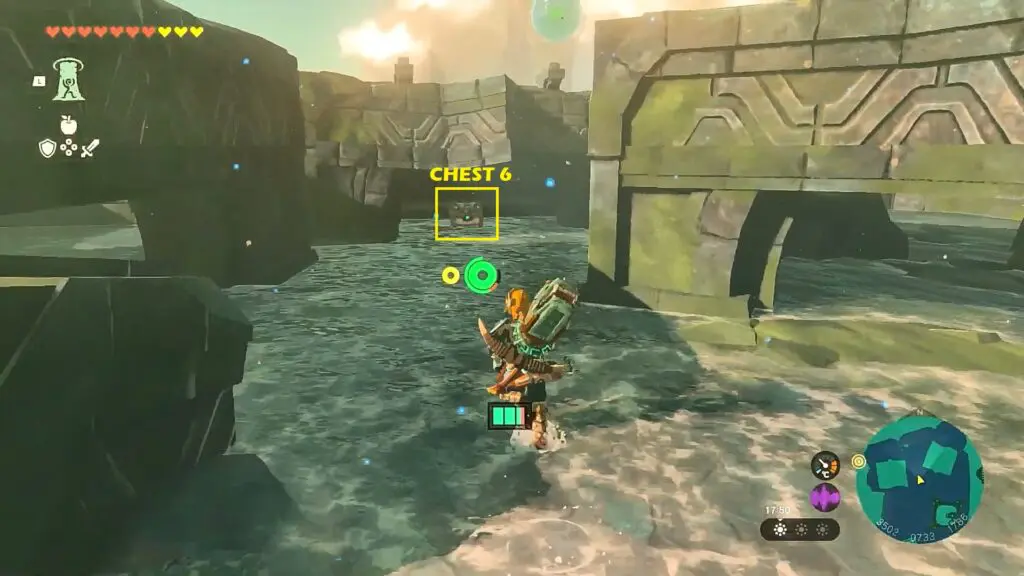Activate the Ascend ability icon
The height and width of the screenshot is (576, 1024).
pyautogui.click(x=68, y=79)
